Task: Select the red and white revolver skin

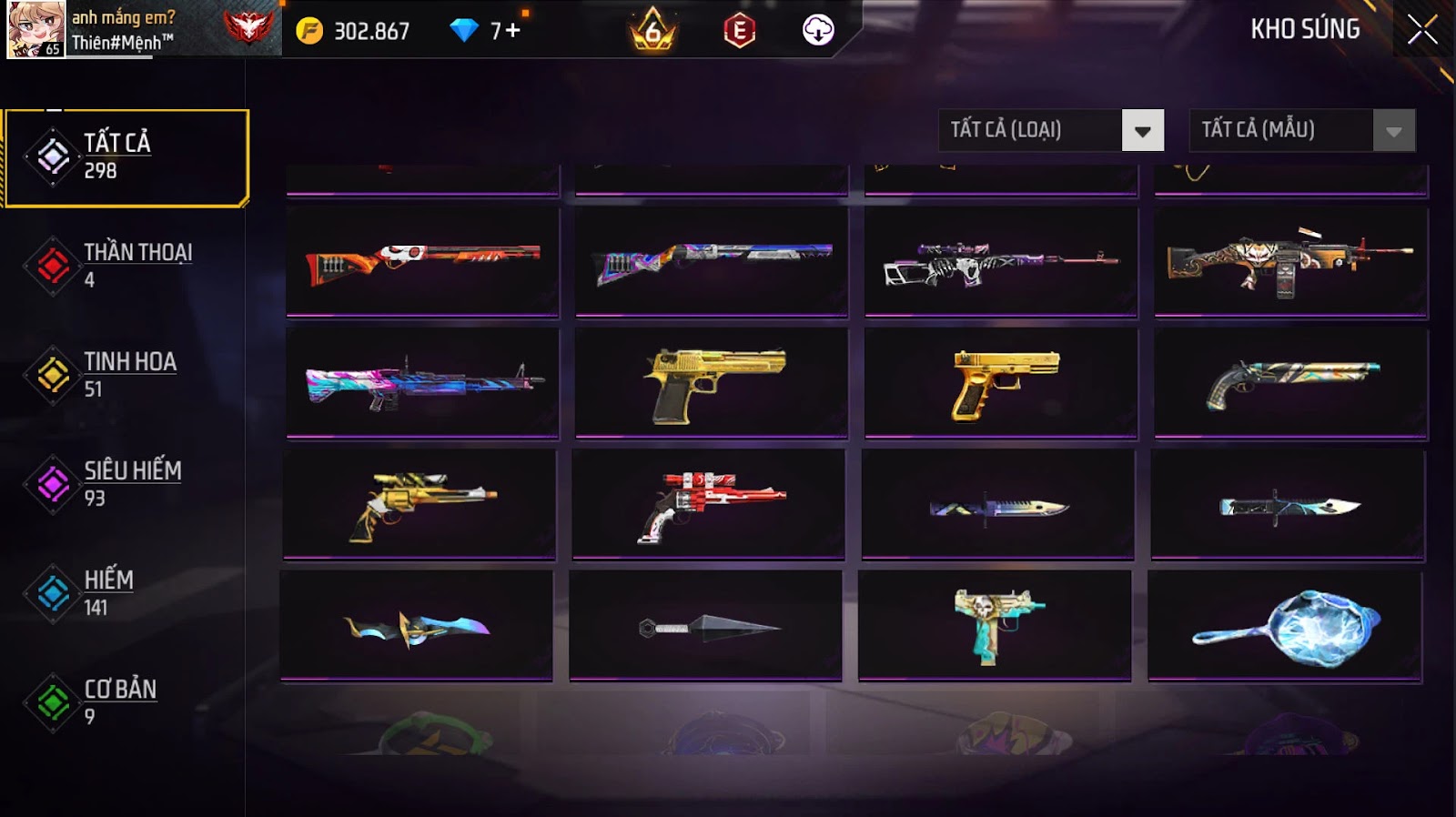Action: (x=709, y=505)
